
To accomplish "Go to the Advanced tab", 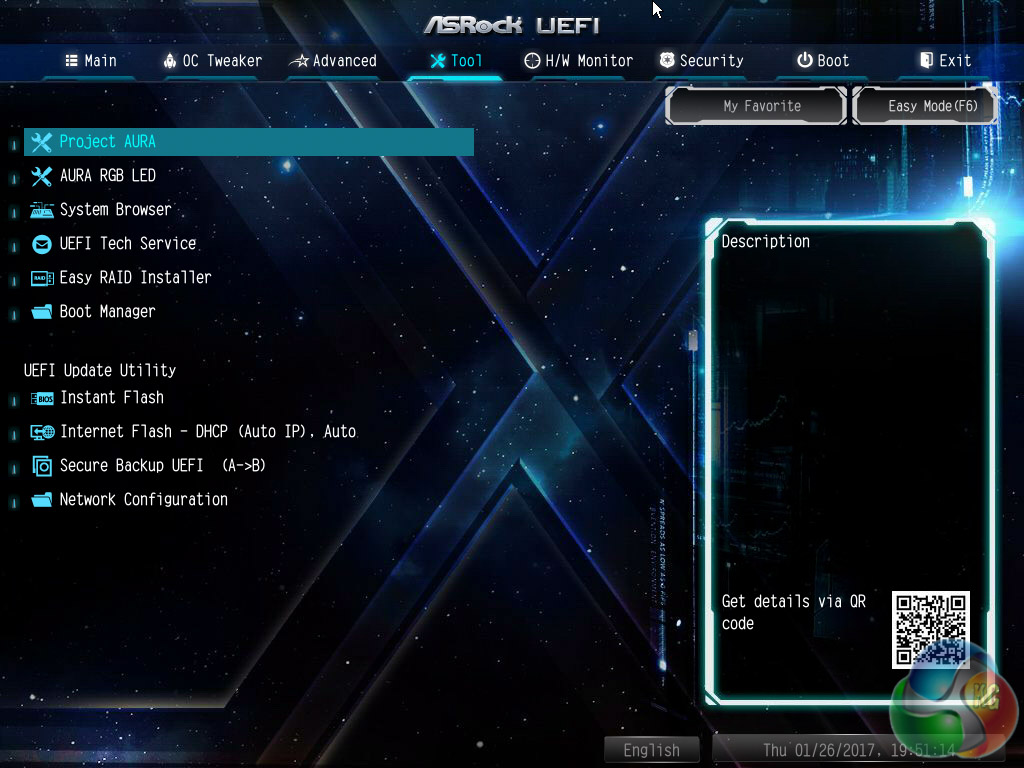I will pos(333,61).
